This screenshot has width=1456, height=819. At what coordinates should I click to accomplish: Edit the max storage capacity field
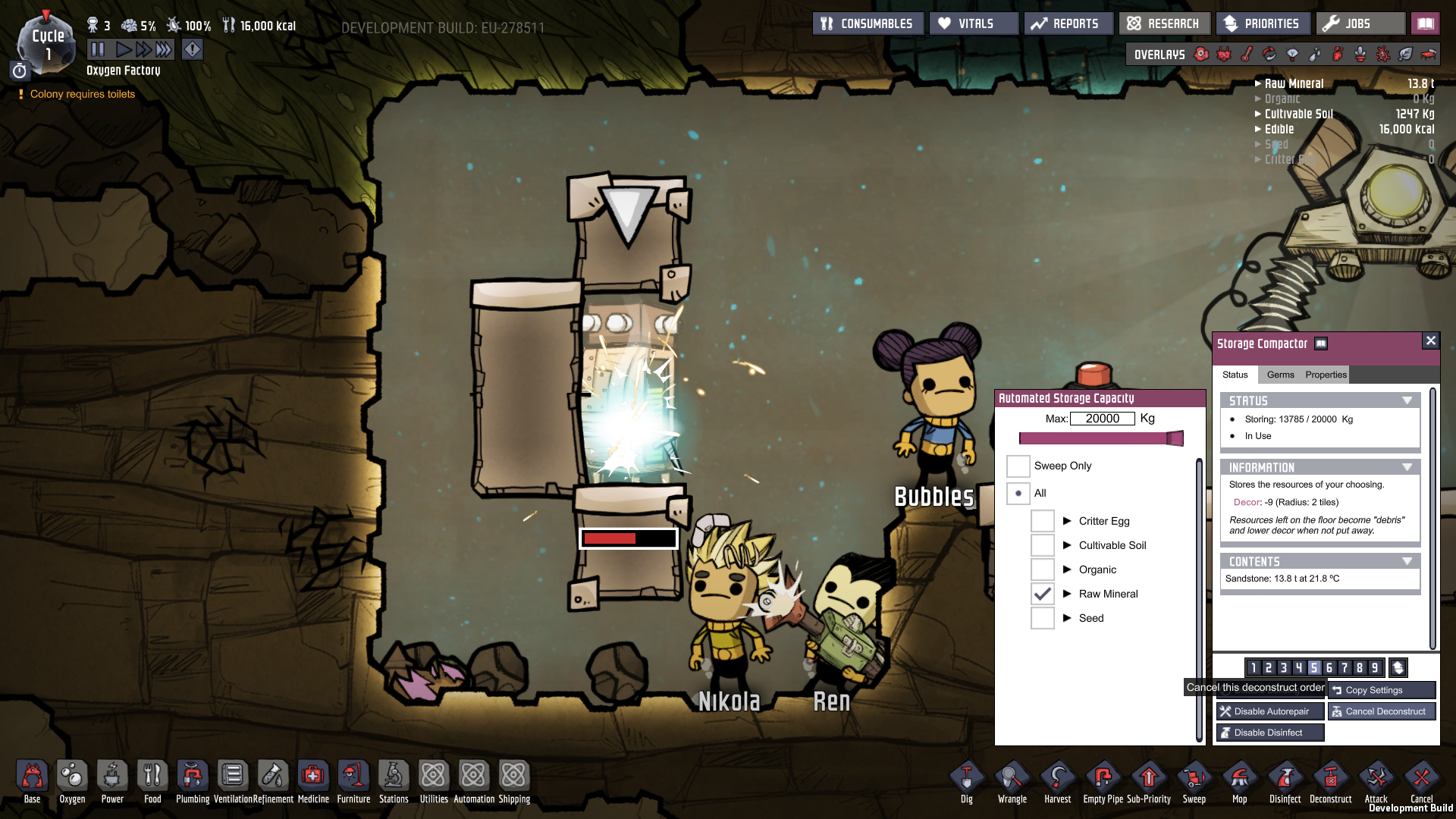1102,419
